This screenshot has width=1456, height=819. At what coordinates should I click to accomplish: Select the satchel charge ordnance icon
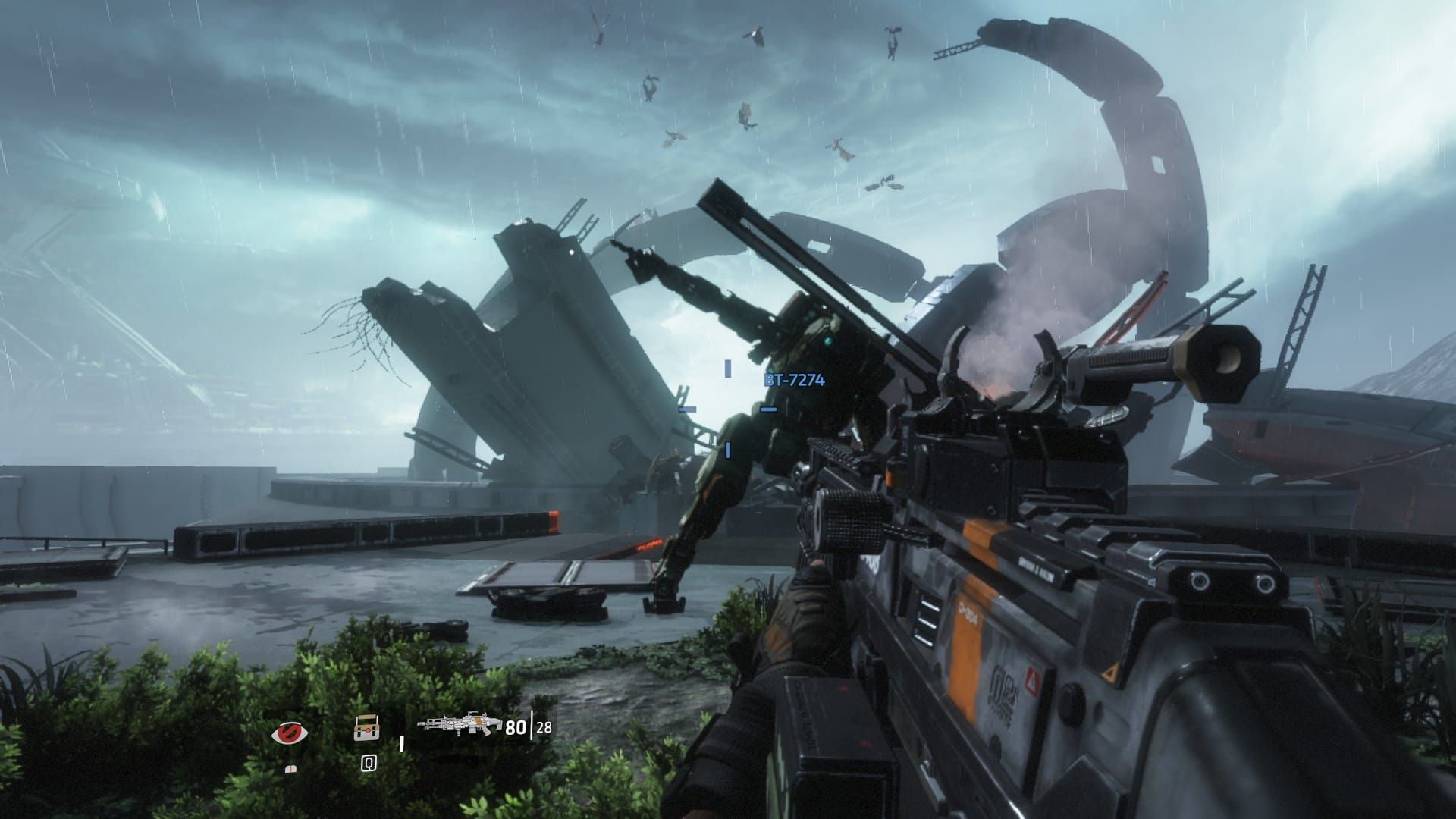[x=367, y=729]
